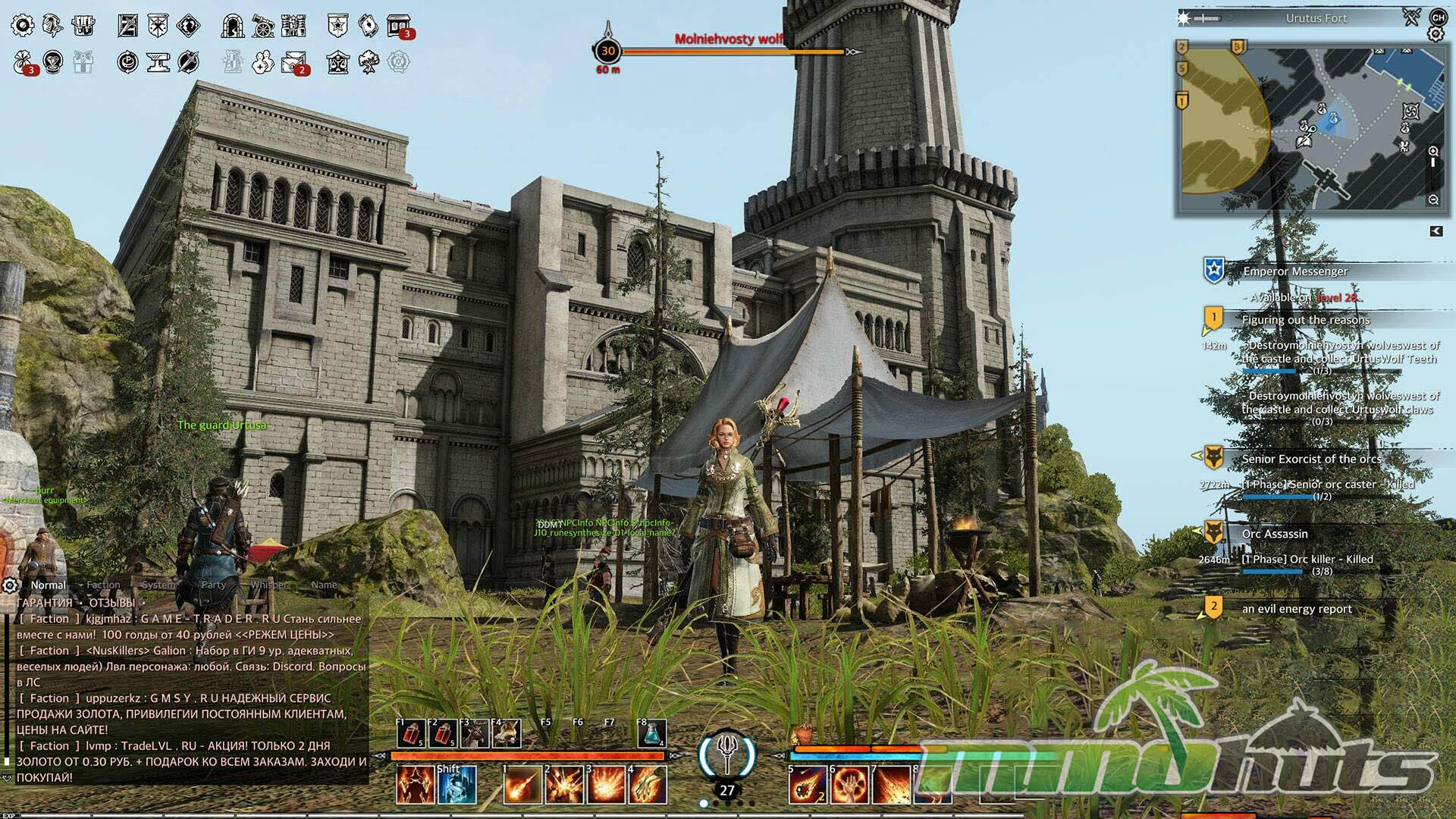Switch to the Faction chat tab
Image resolution: width=1456 pixels, height=819 pixels.
click(x=103, y=585)
